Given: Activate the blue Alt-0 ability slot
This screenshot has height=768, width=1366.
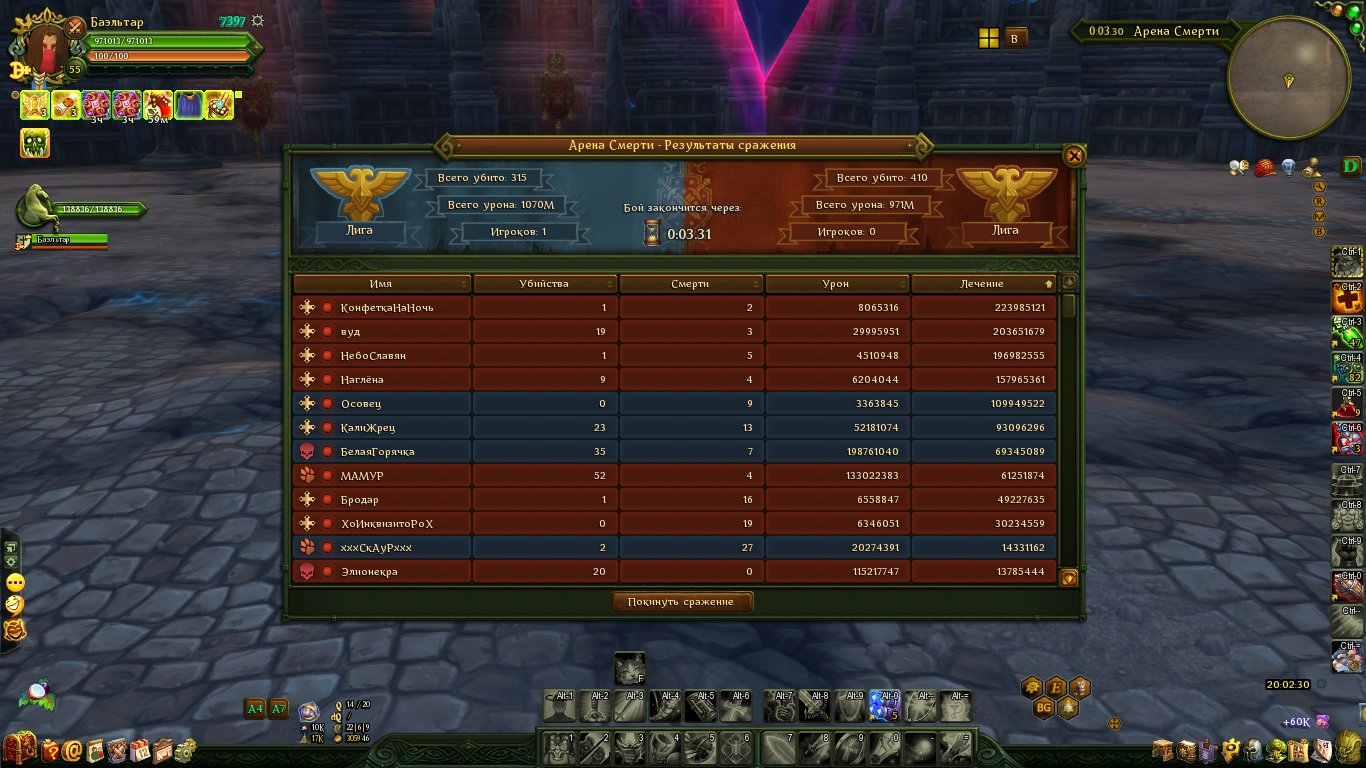Looking at the screenshot, I should click(x=884, y=705).
